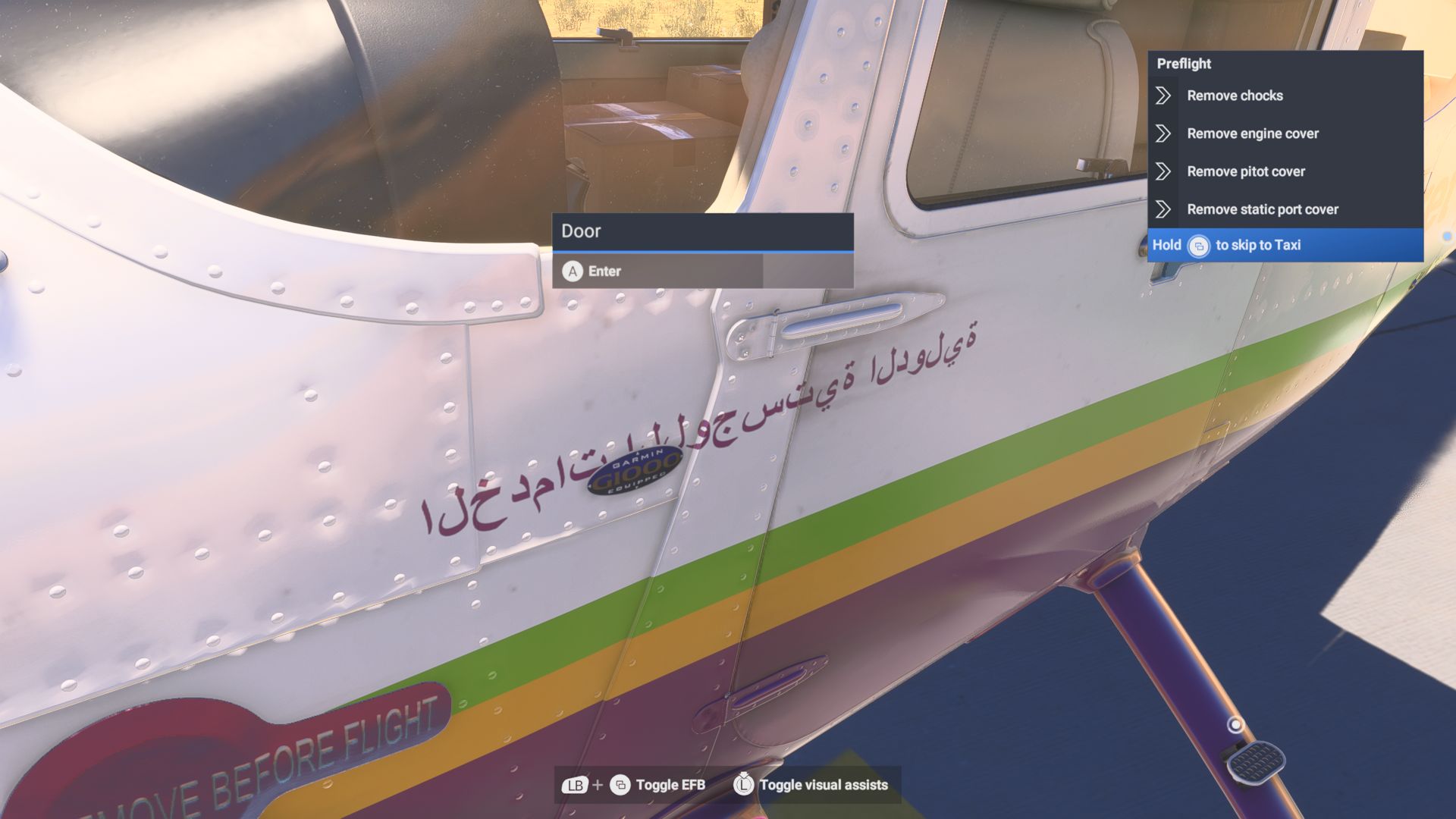This screenshot has width=1456, height=819.
Task: Select the Remove chocks chevron icon
Action: [x=1163, y=96]
